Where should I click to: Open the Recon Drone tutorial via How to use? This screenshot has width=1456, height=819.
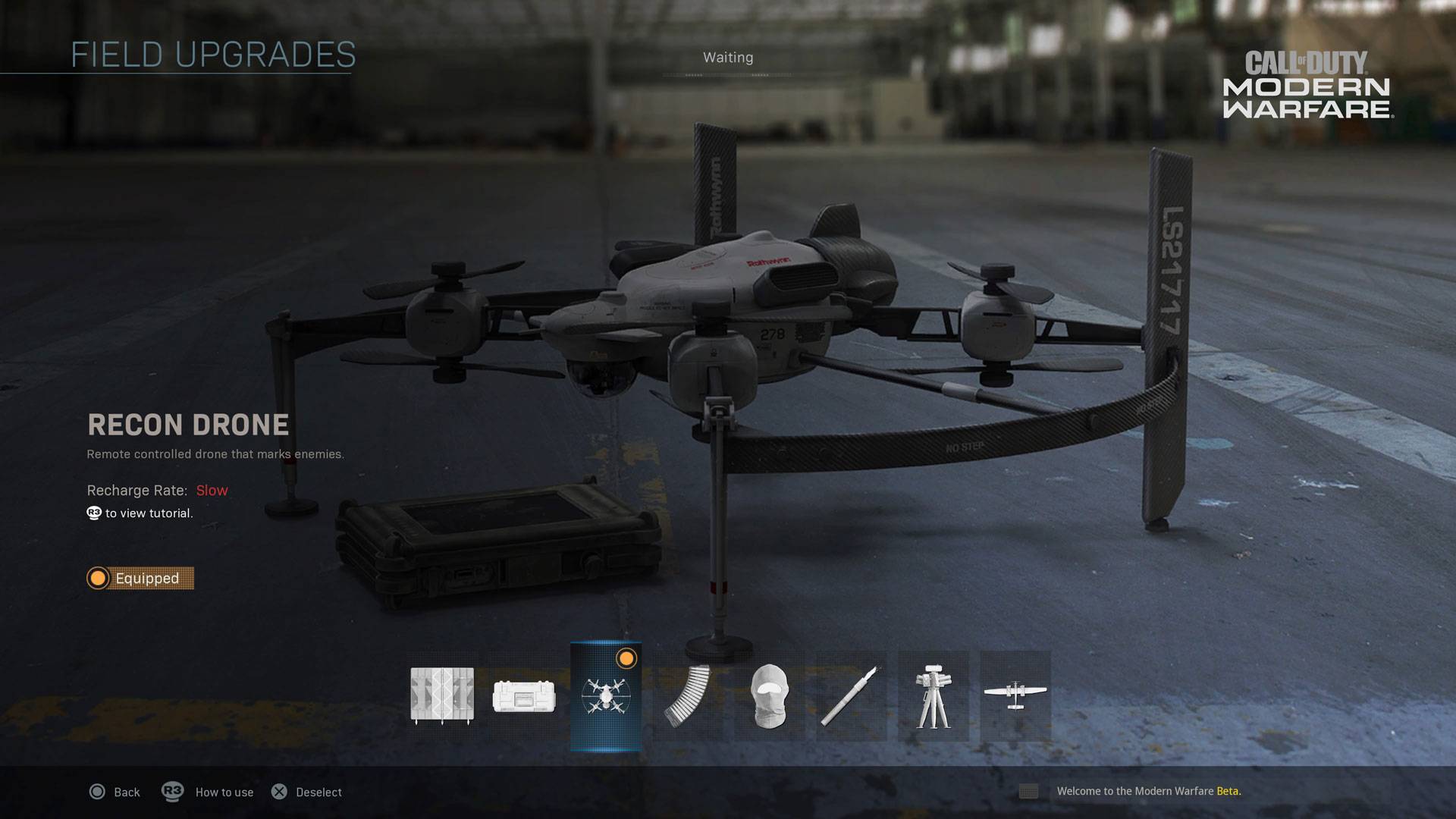click(206, 792)
